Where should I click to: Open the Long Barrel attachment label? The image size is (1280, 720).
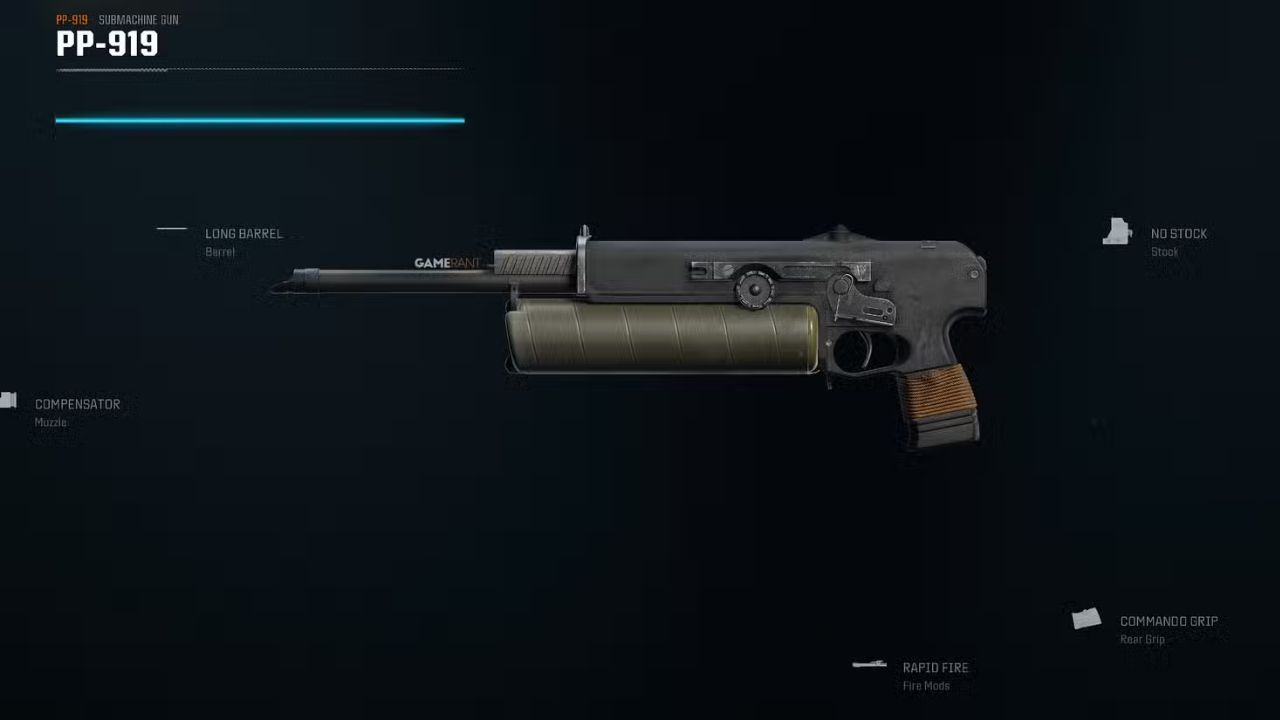pyautogui.click(x=243, y=233)
